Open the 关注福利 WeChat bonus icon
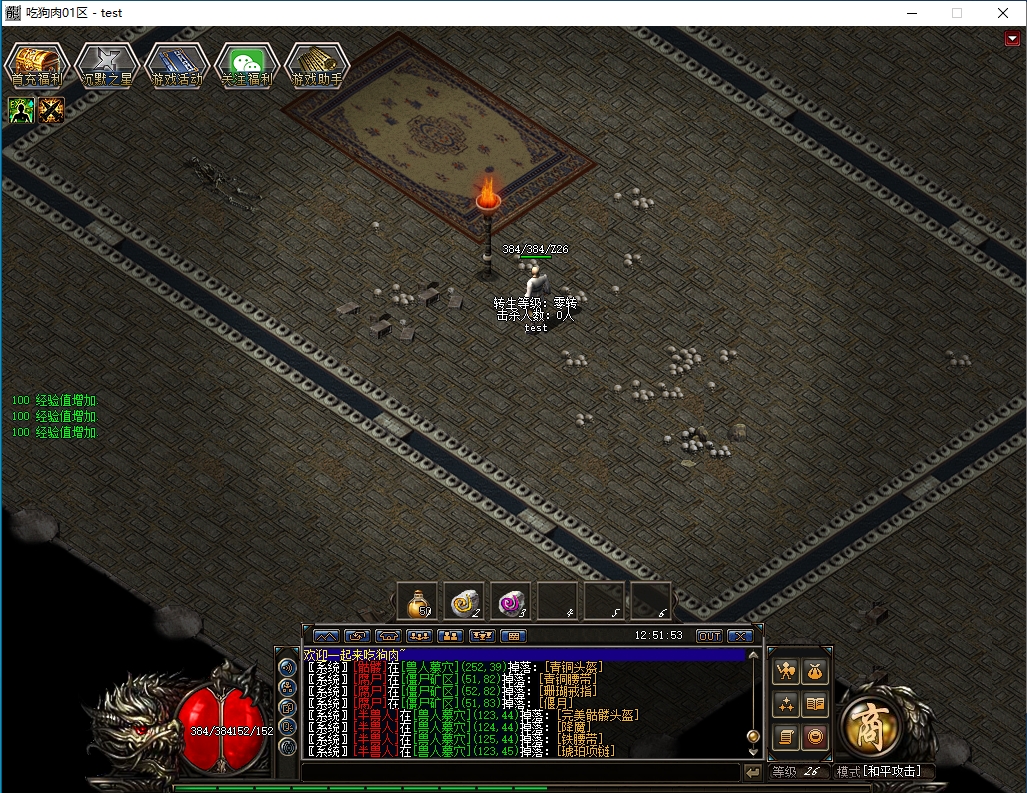 pyautogui.click(x=247, y=66)
